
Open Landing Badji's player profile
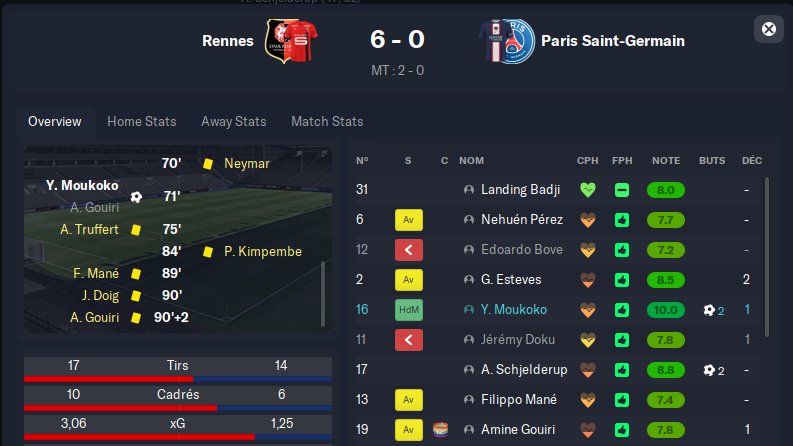(x=520, y=189)
